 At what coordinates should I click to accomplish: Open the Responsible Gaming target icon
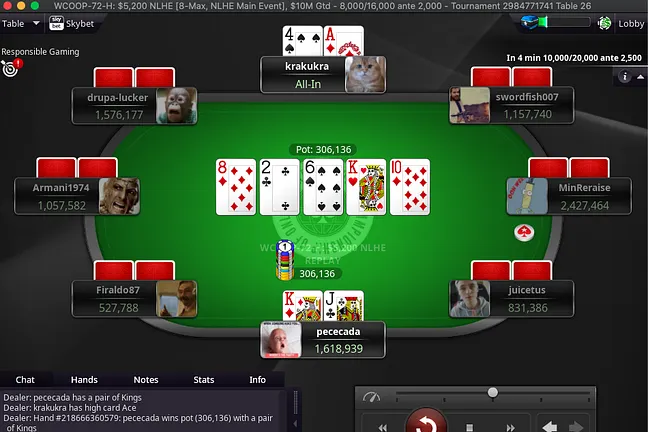(11, 68)
